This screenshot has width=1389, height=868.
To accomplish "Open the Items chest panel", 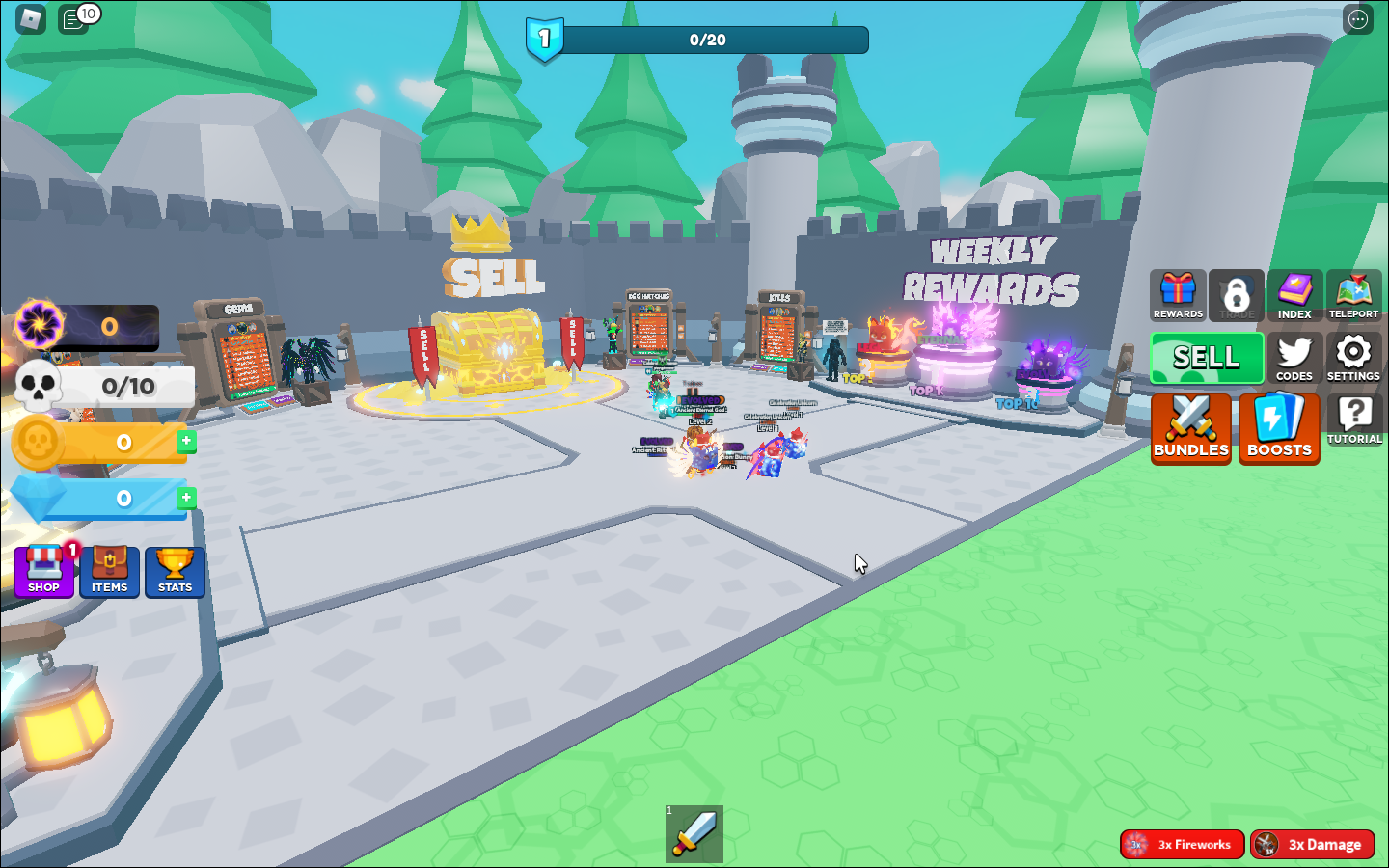I will pyautogui.click(x=109, y=571).
